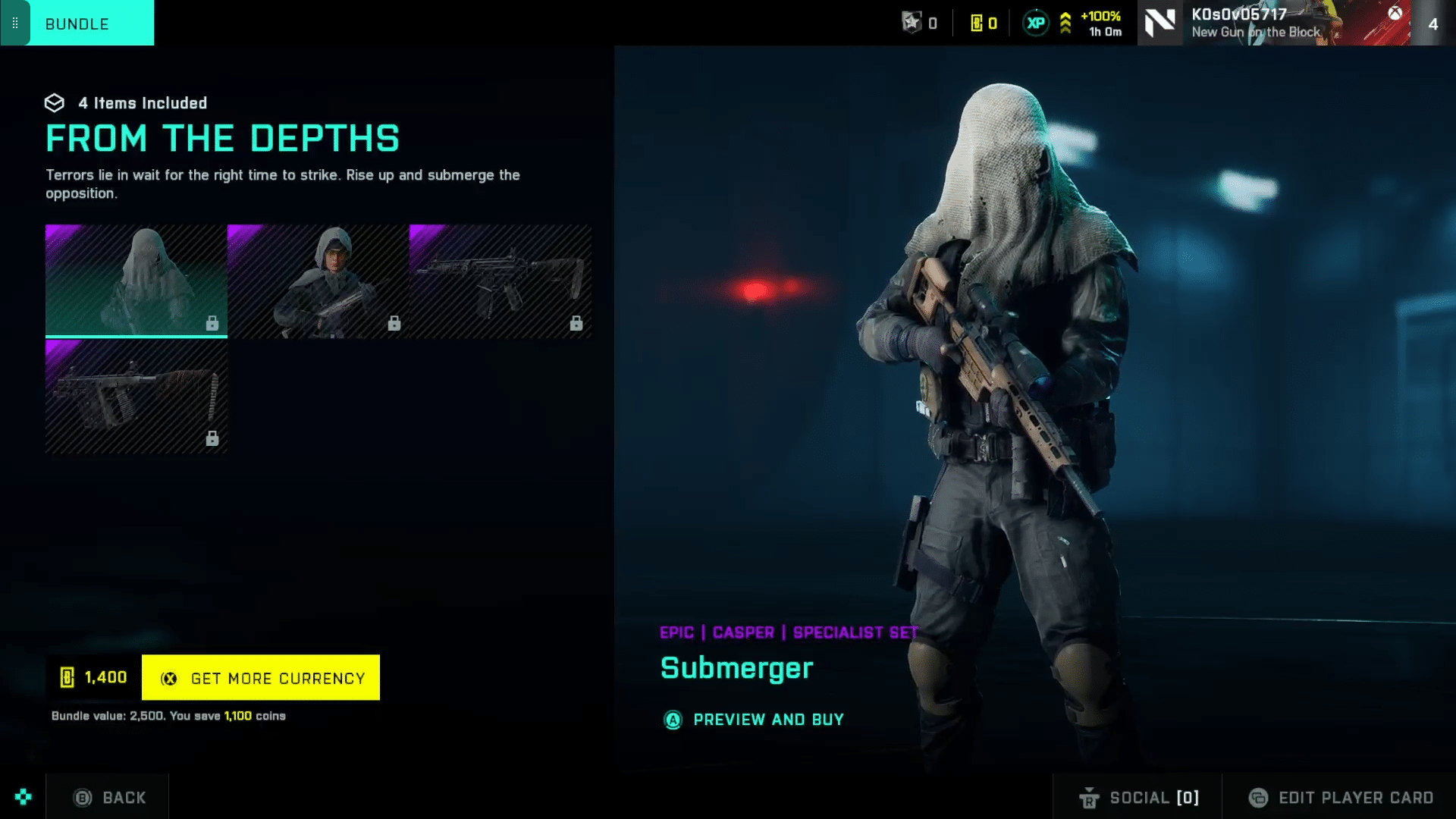Screen dimensions: 1456x819
Task: Click the controller icon beside SOCIAL
Action: (1090, 798)
